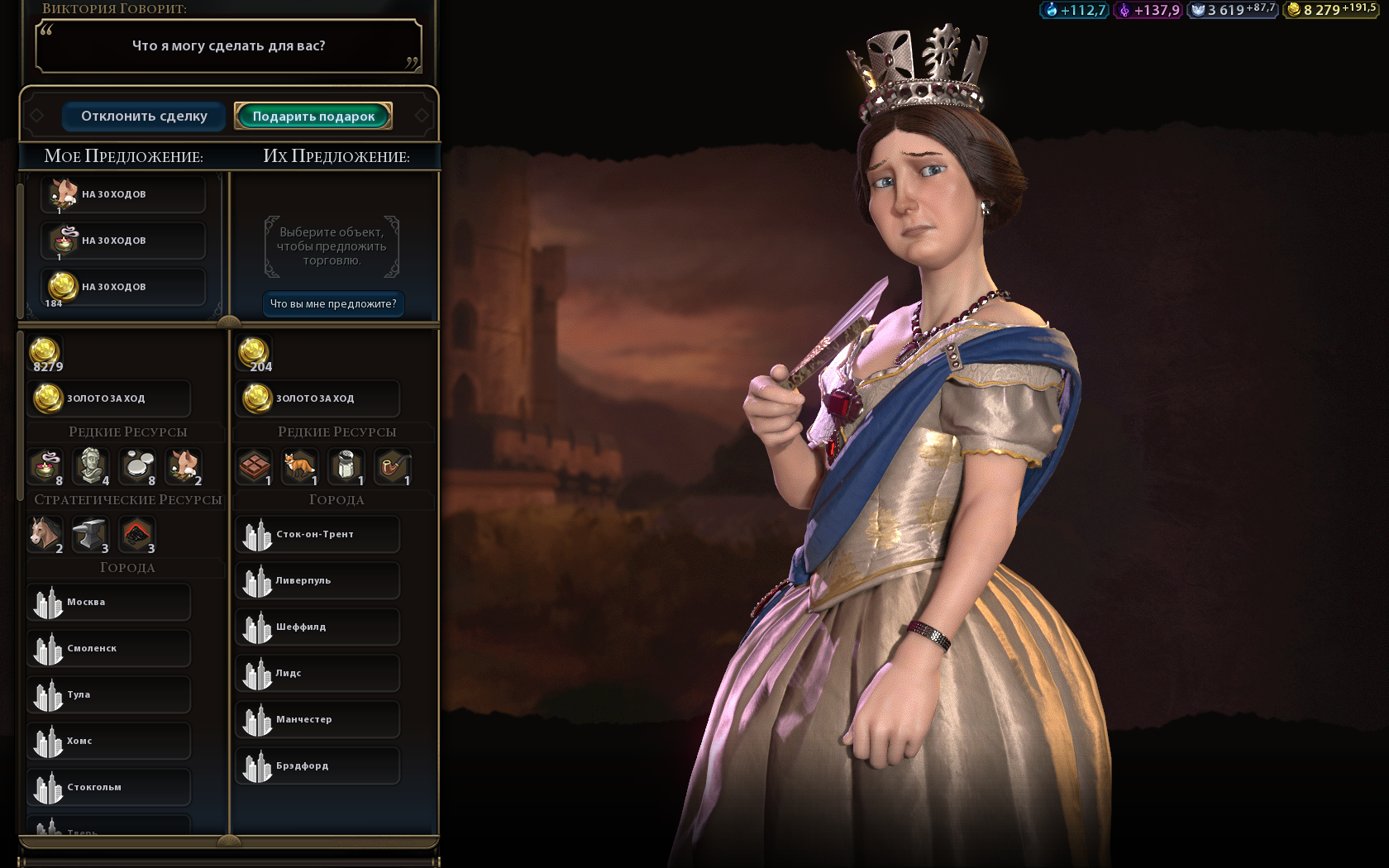Click the «Отклонить сделку» button
The image size is (1389, 868).
pos(144,117)
